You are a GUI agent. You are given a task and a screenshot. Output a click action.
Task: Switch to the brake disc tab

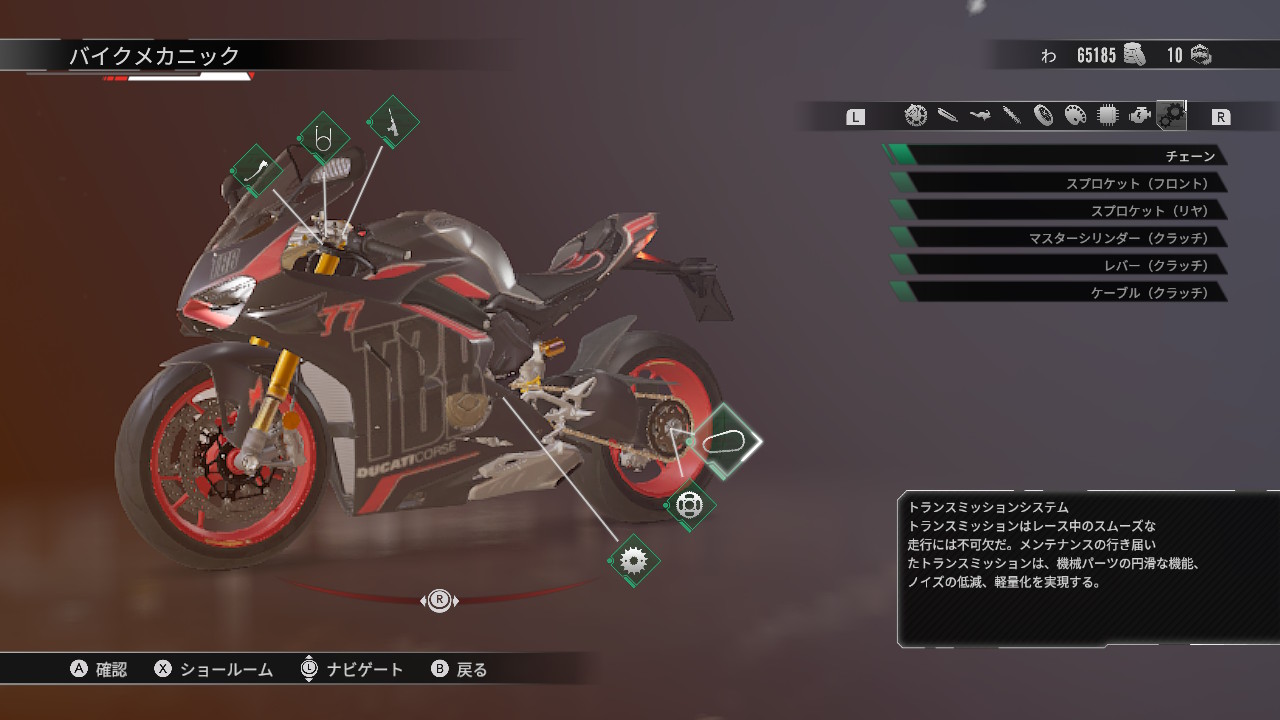pyautogui.click(x=915, y=116)
